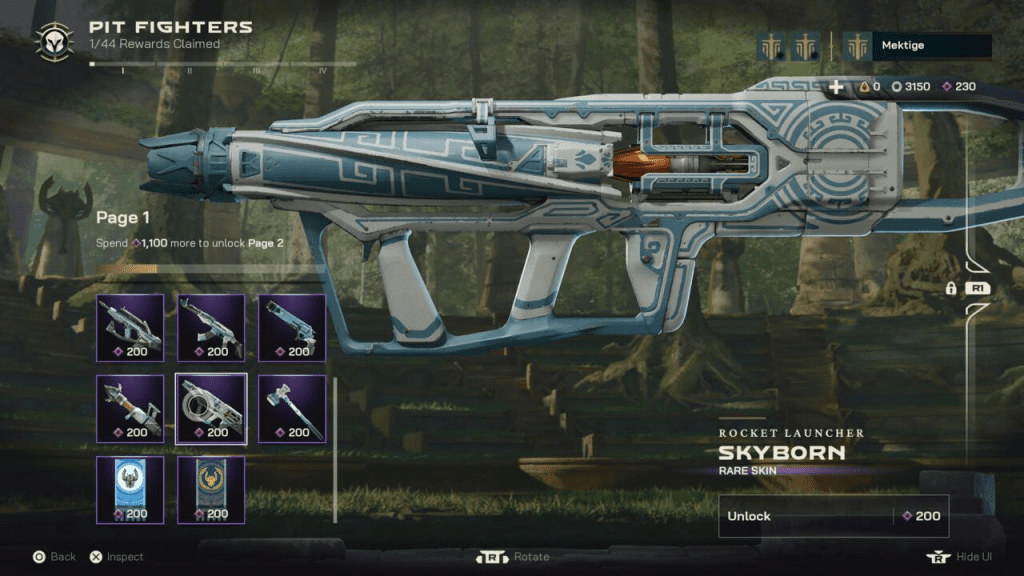Viewport: 1024px width, 576px height.
Task: Click the plus icon to add currency
Action: [x=836, y=87]
